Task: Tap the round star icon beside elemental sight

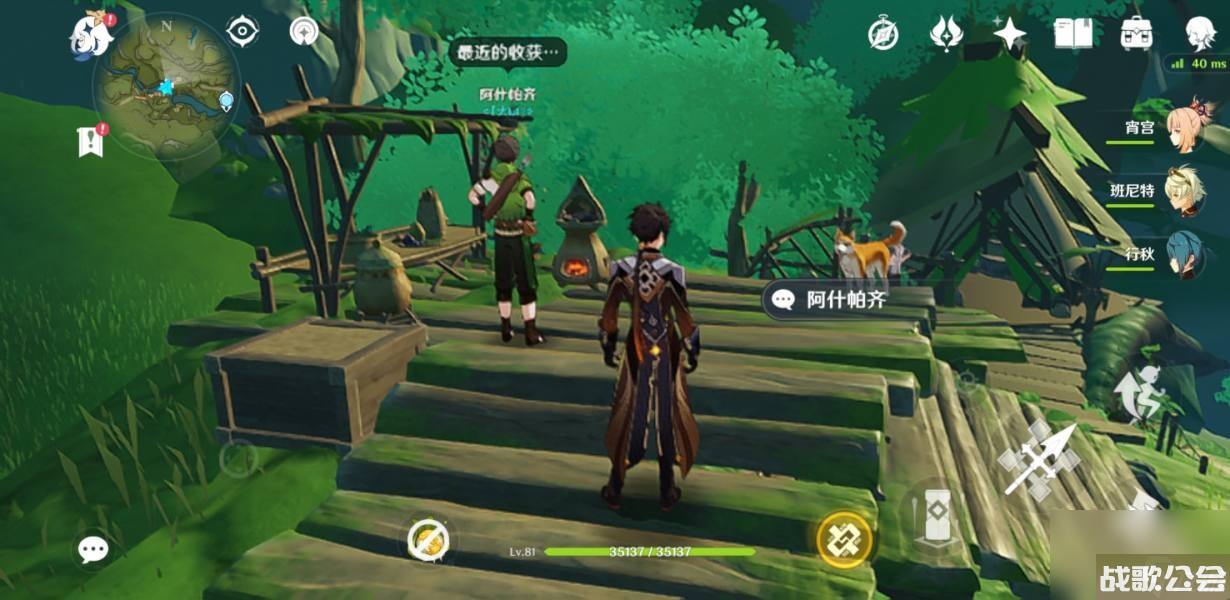Action: (x=304, y=31)
